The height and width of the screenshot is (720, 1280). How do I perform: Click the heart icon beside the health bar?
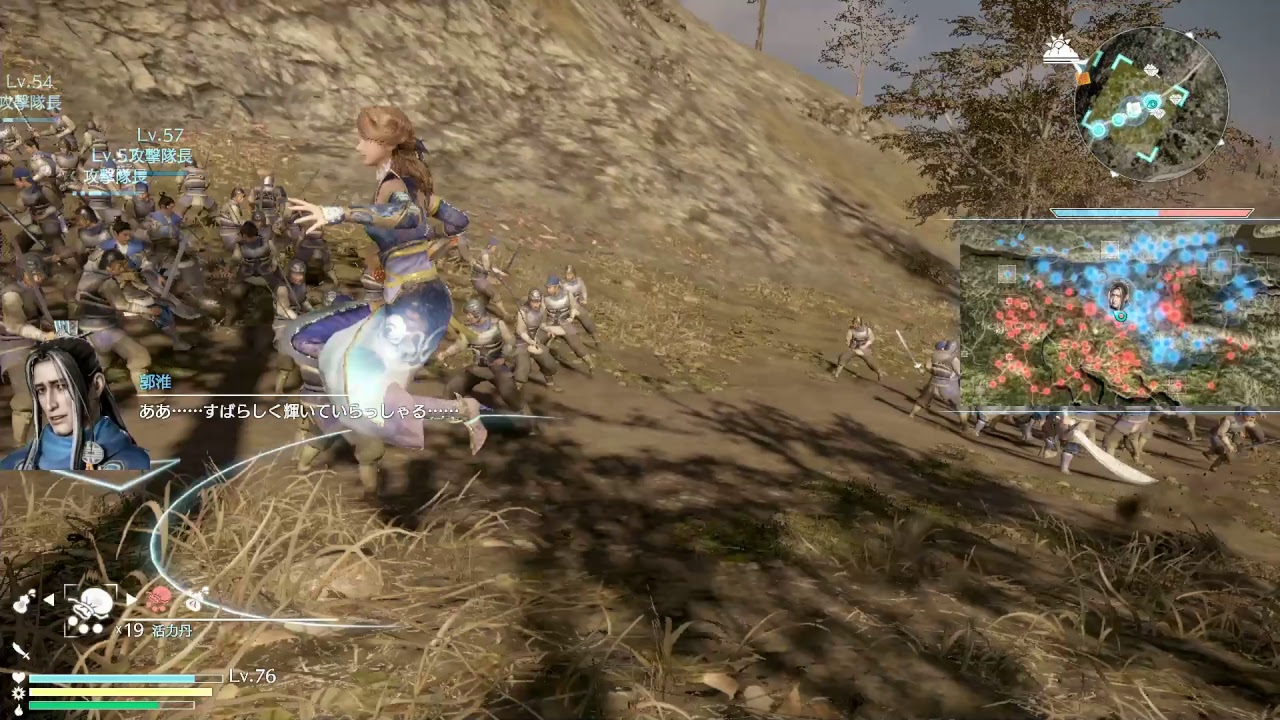pyautogui.click(x=19, y=676)
